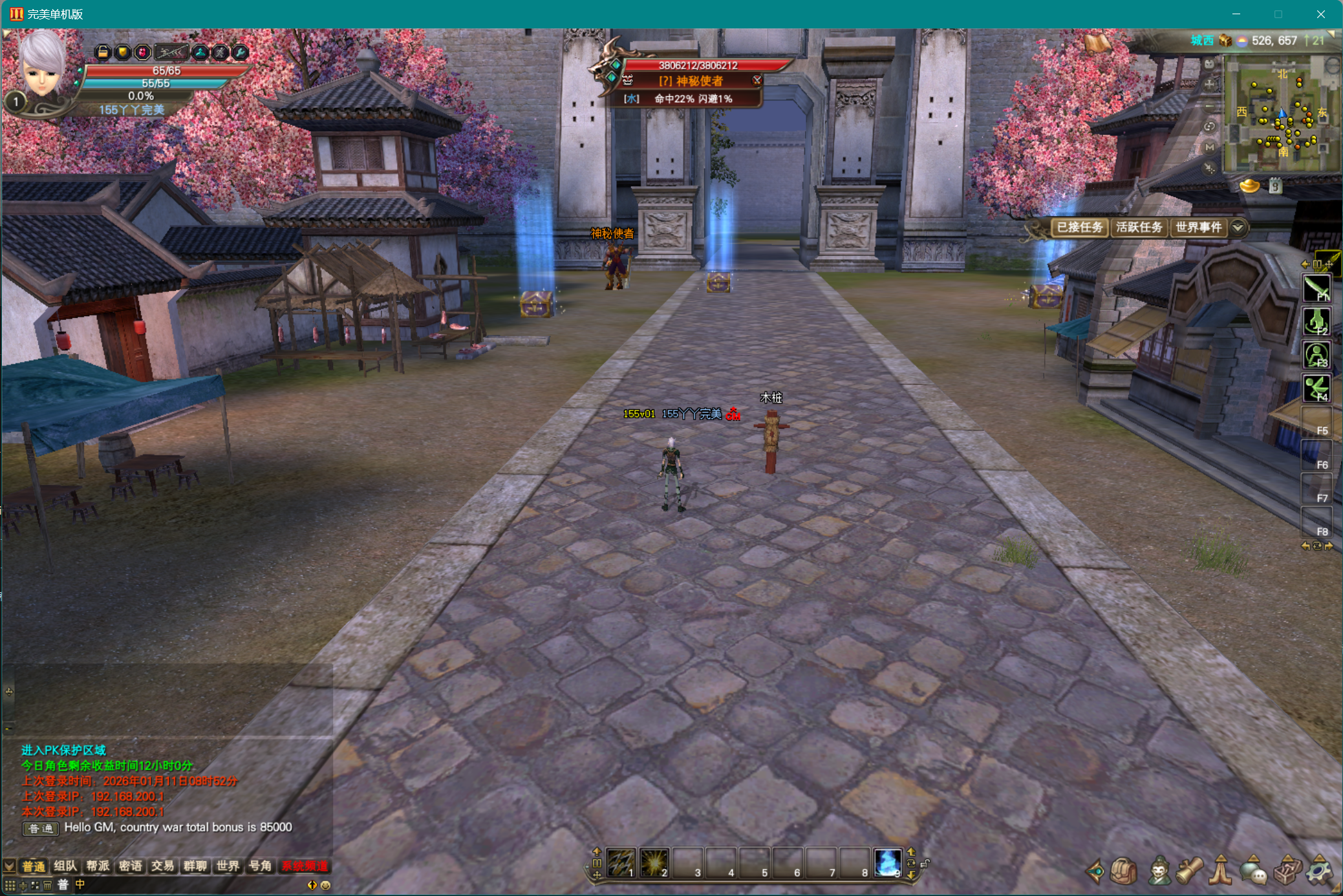Close the 神秘使者 target frame
This screenshot has height=896, width=1343.
pos(757,80)
